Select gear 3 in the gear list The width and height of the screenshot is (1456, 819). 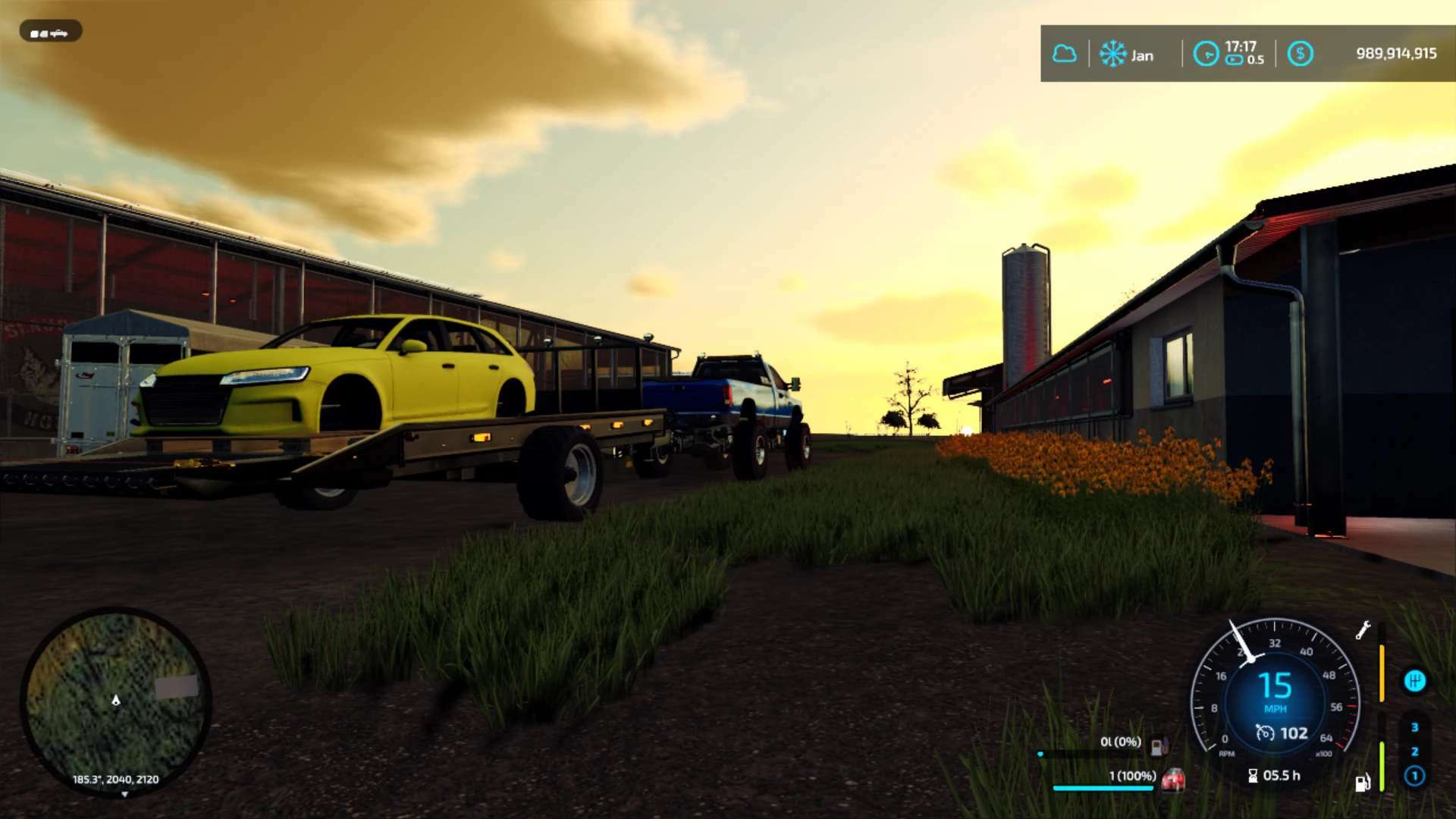point(1414,727)
